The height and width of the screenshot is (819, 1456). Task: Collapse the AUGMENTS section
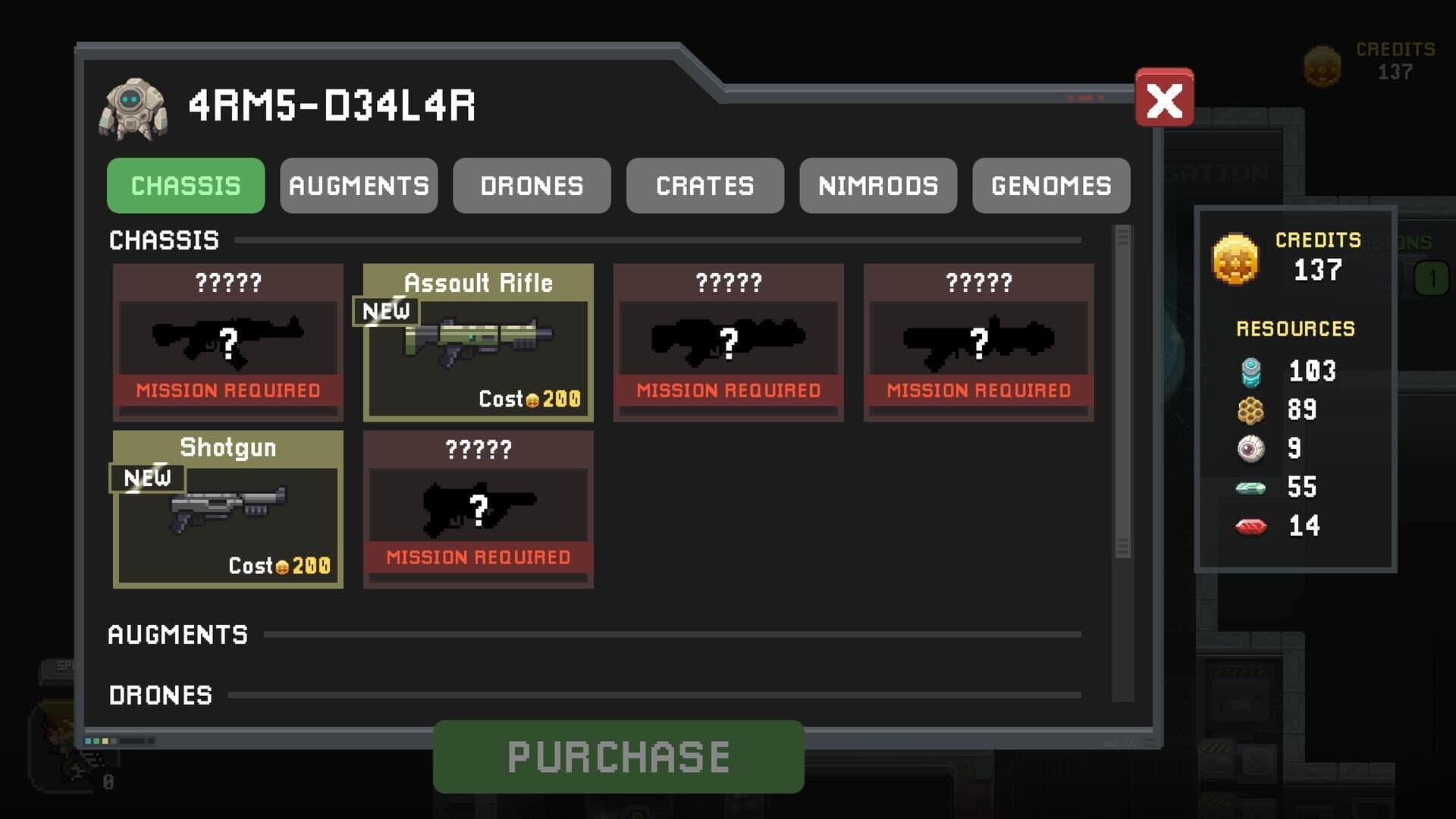click(x=177, y=635)
